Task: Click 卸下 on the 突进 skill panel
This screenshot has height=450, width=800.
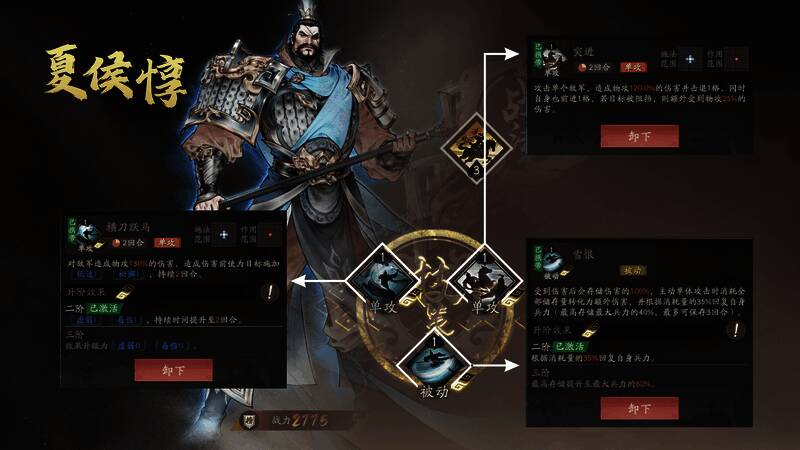Action: (x=639, y=136)
